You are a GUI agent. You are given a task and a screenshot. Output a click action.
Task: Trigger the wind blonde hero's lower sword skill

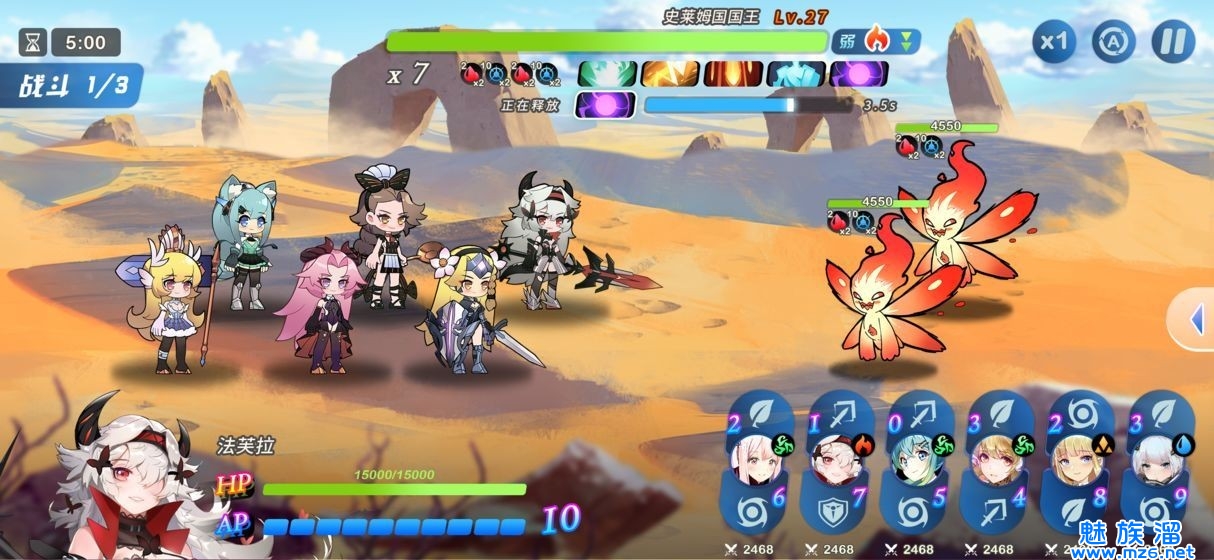[989, 511]
